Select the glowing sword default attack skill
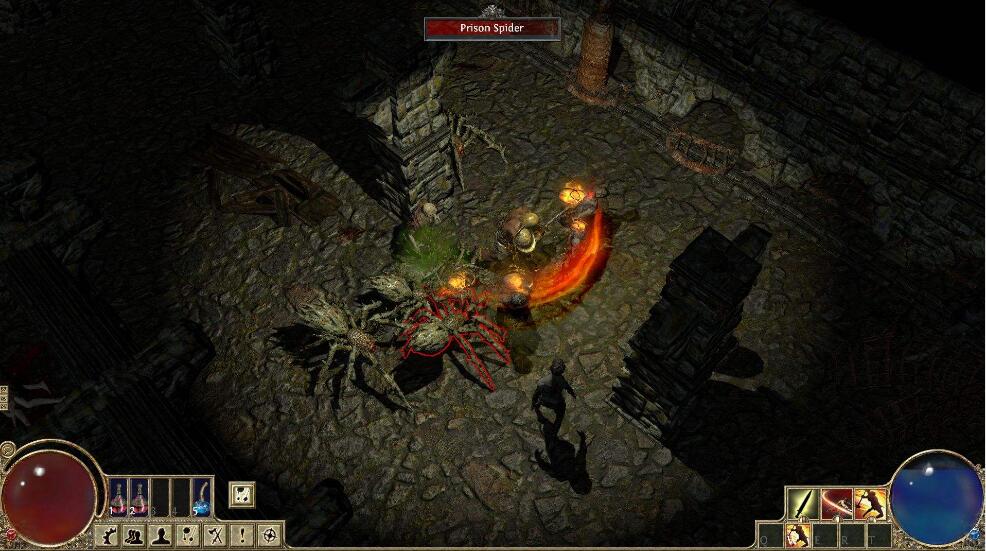Screen dimensions: 986x551 (801, 503)
